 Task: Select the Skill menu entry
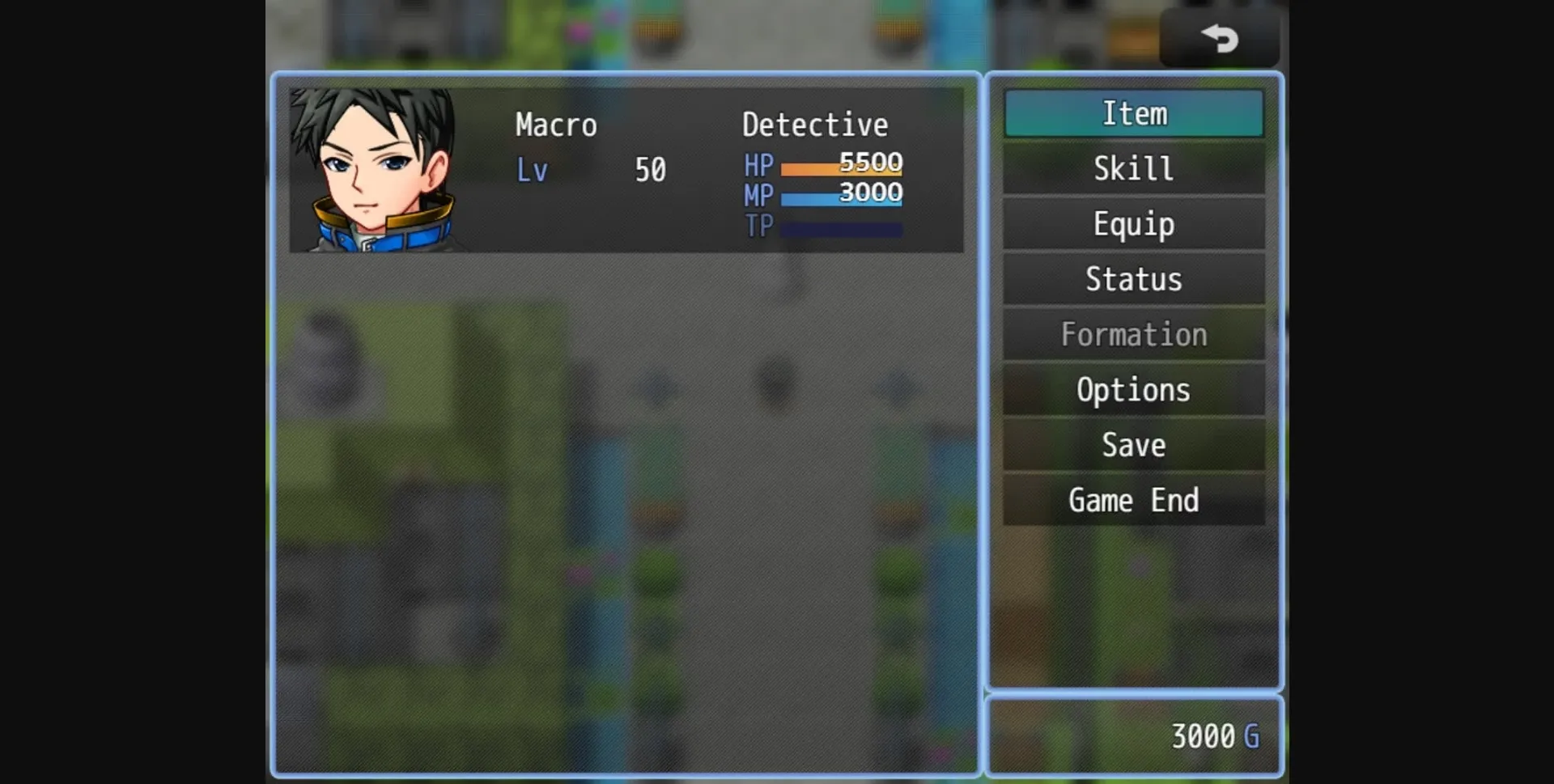coord(1133,168)
